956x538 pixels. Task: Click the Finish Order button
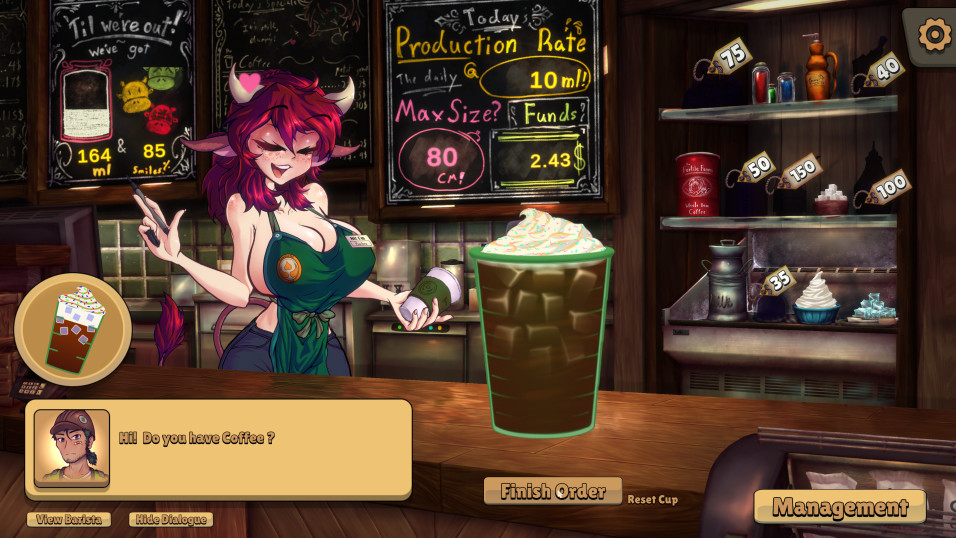[x=553, y=491]
